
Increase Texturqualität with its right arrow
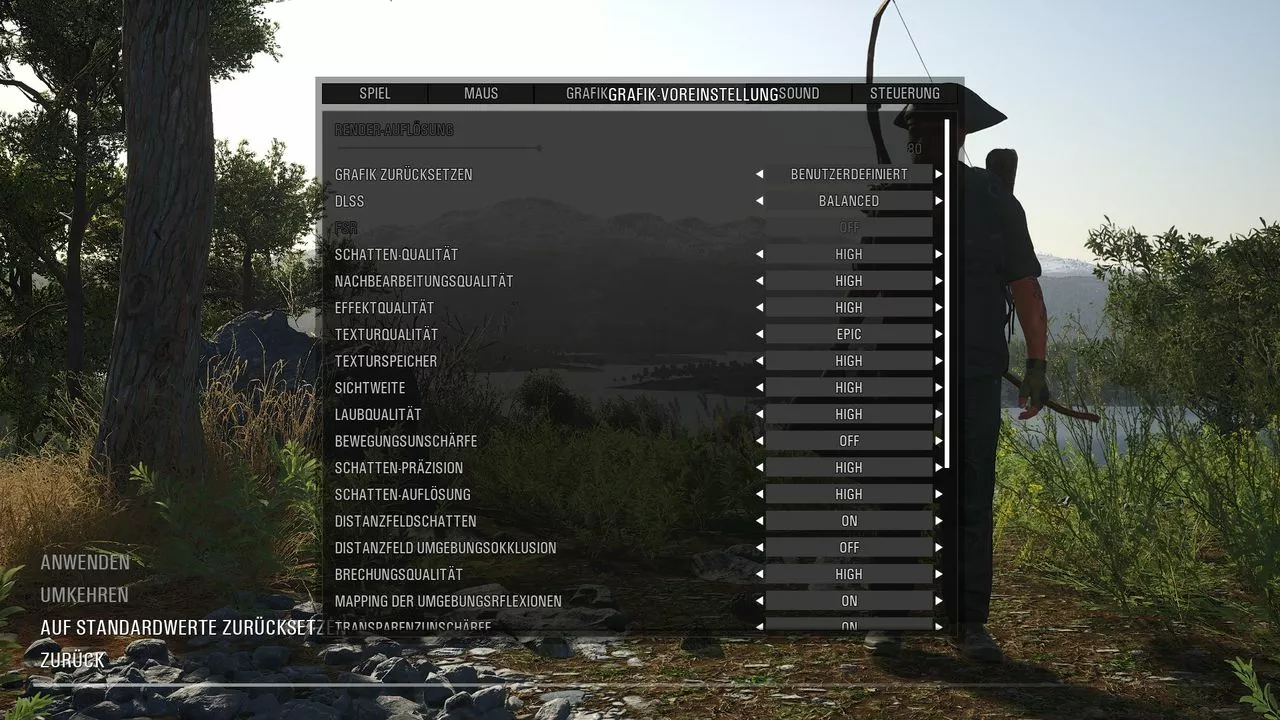point(939,334)
